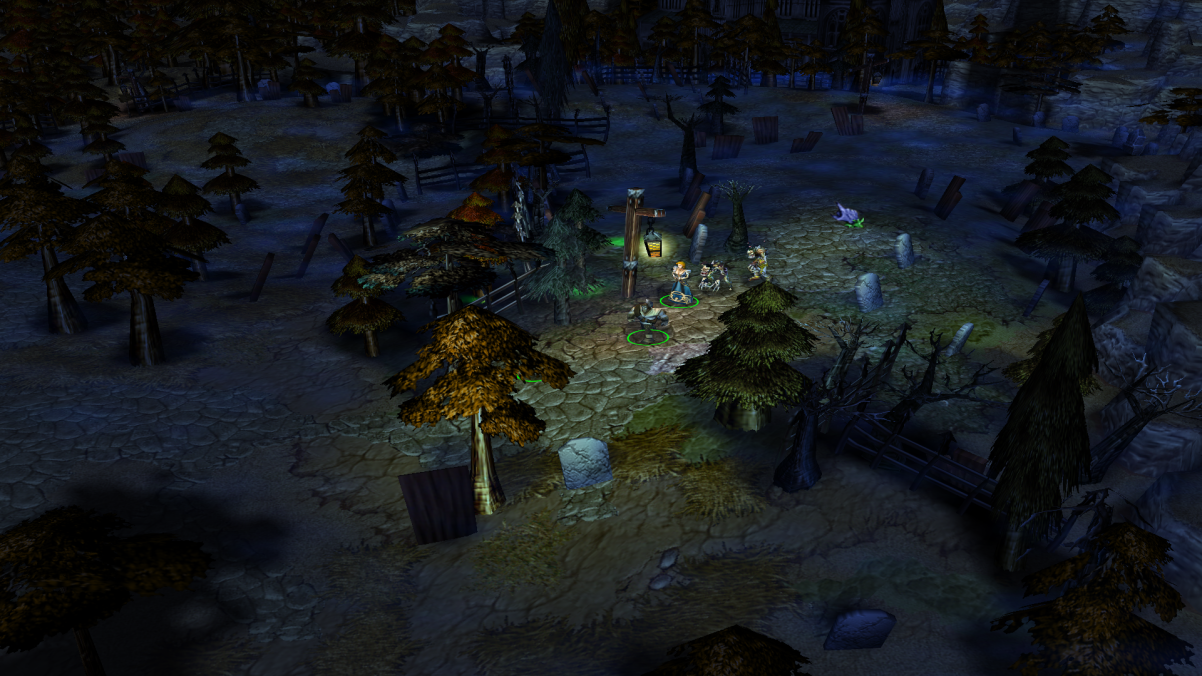Screen dimensions: 1202x676
Task: Select the blonde sorceress with green selection circle
Action: [681, 281]
